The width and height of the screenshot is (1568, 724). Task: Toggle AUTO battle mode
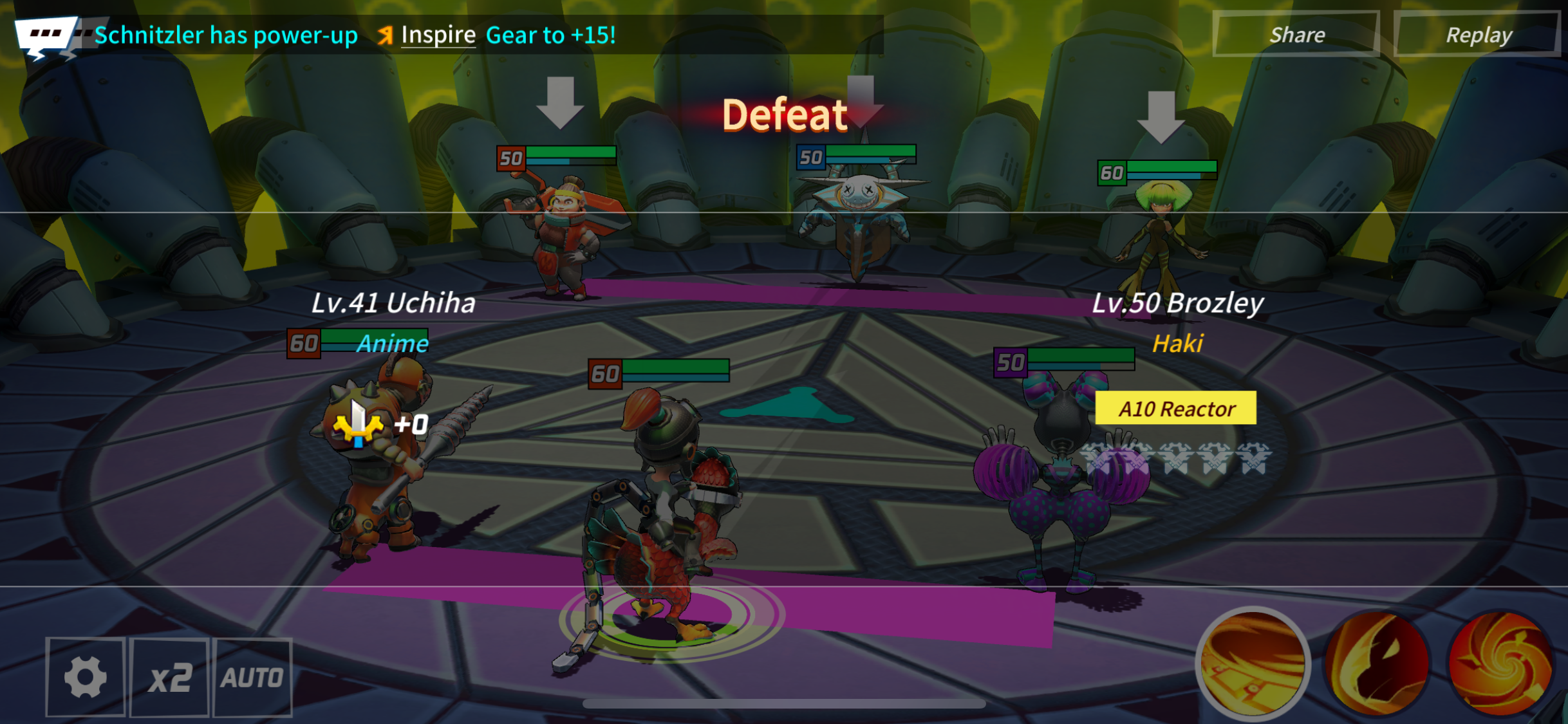click(252, 677)
